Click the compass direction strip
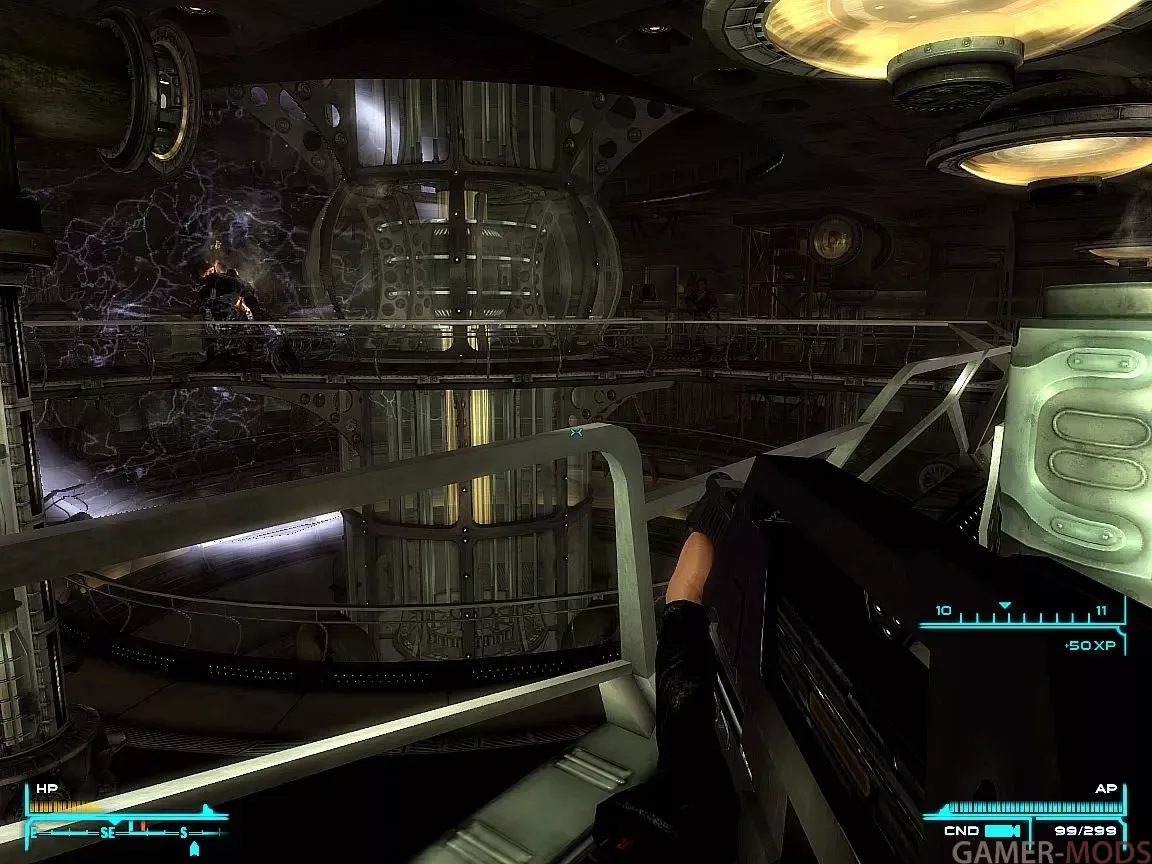The height and width of the screenshot is (864, 1152). click(125, 831)
